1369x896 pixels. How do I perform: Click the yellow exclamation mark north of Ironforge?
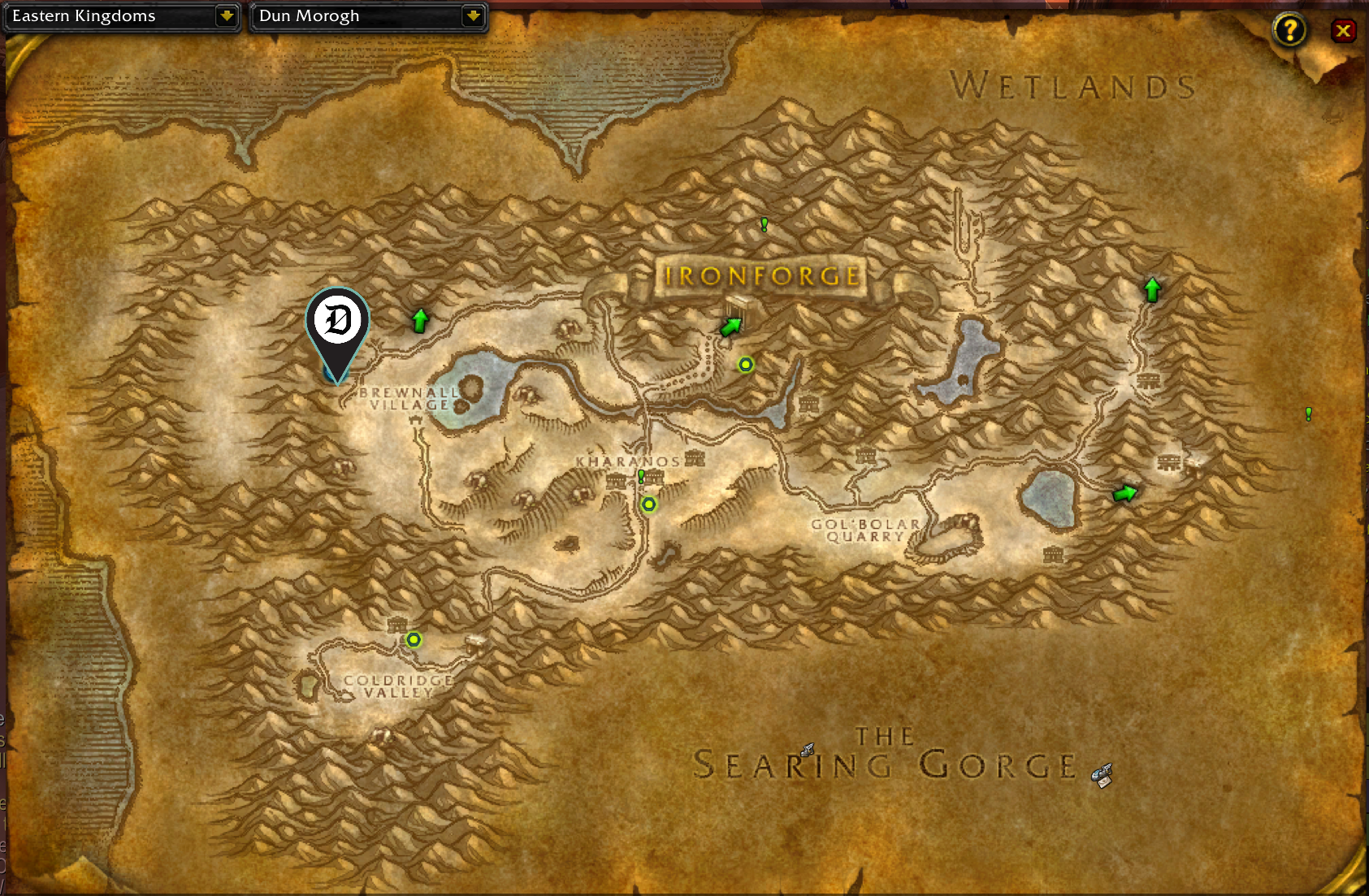[763, 225]
